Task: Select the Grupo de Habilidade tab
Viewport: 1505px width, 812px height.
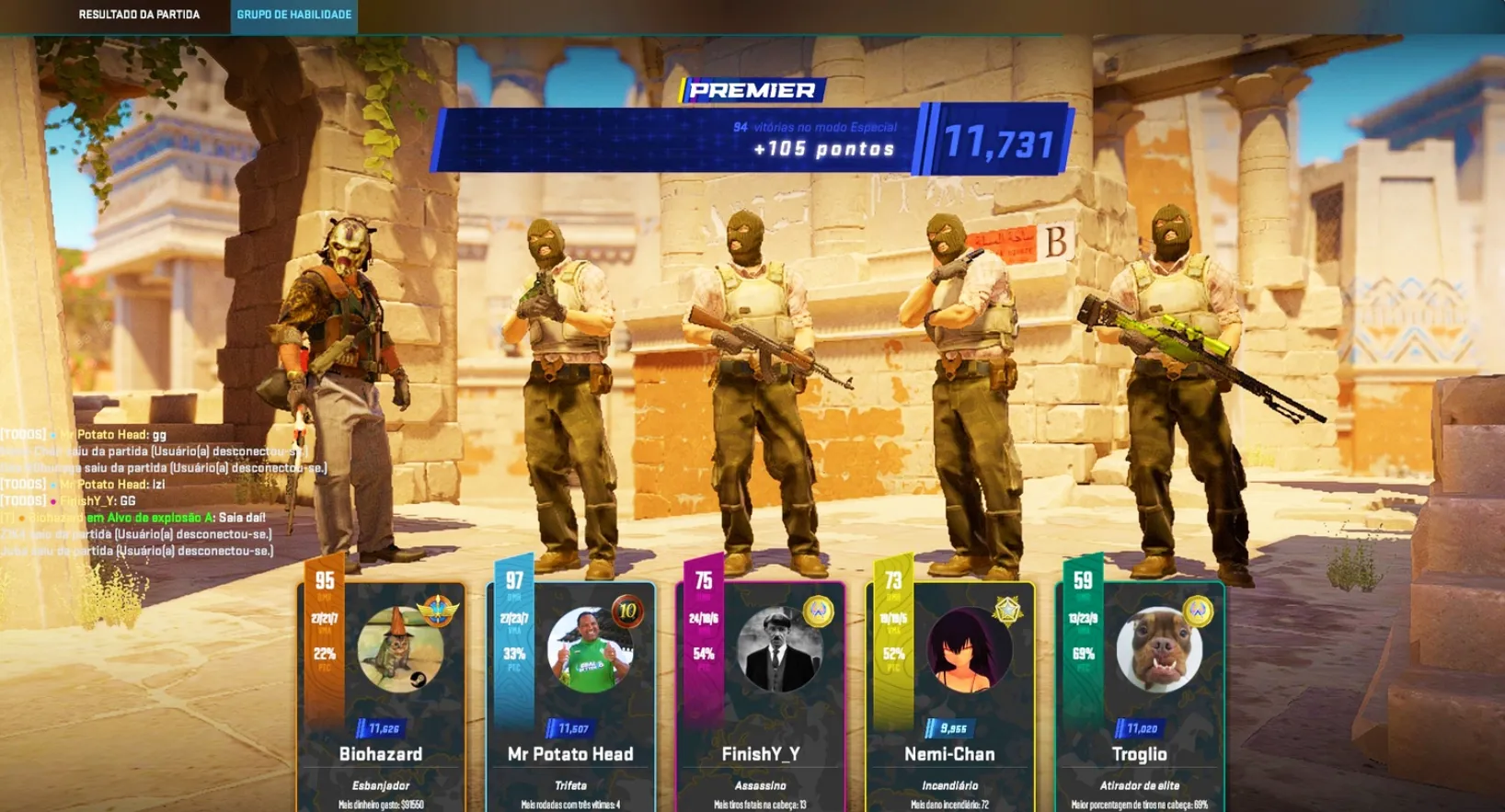Action: click(x=293, y=15)
